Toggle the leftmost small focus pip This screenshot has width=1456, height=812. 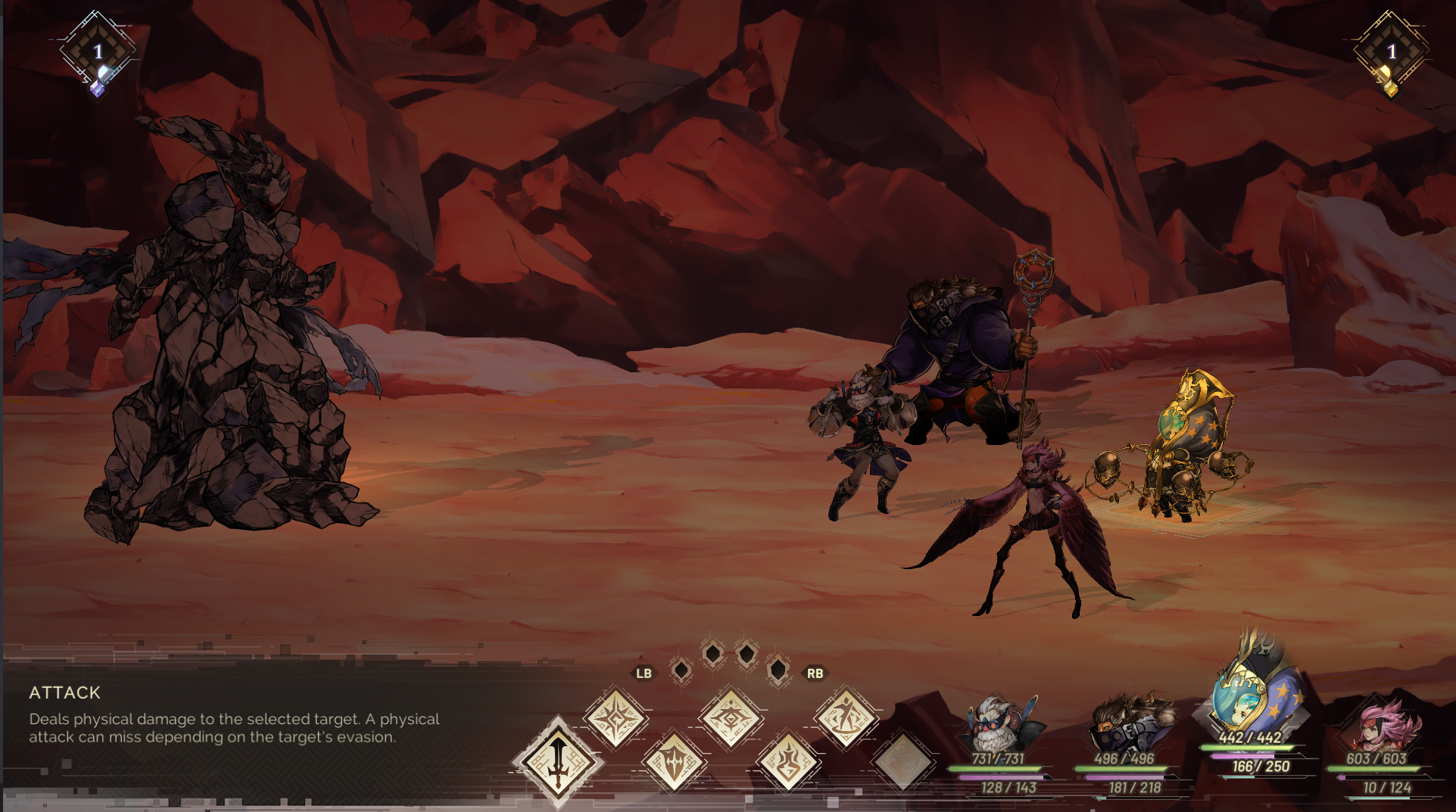[x=681, y=670]
